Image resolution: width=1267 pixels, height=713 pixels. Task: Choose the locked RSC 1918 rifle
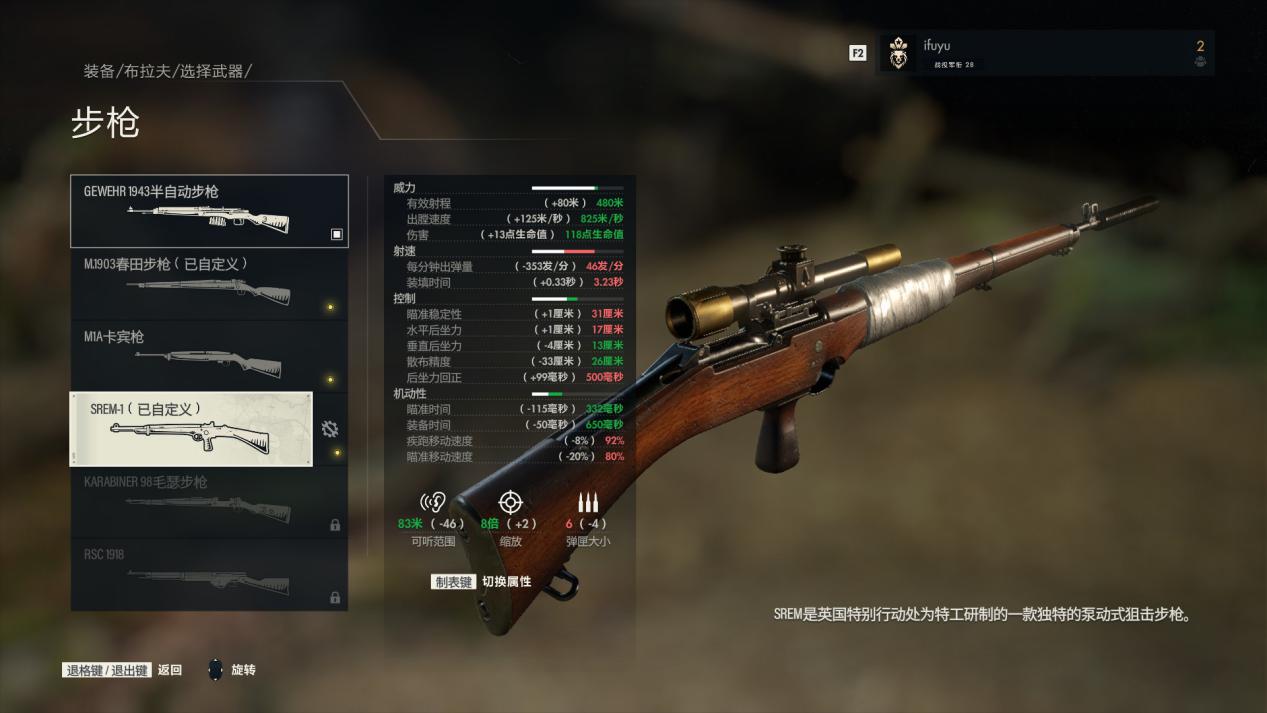pyautogui.click(x=209, y=575)
